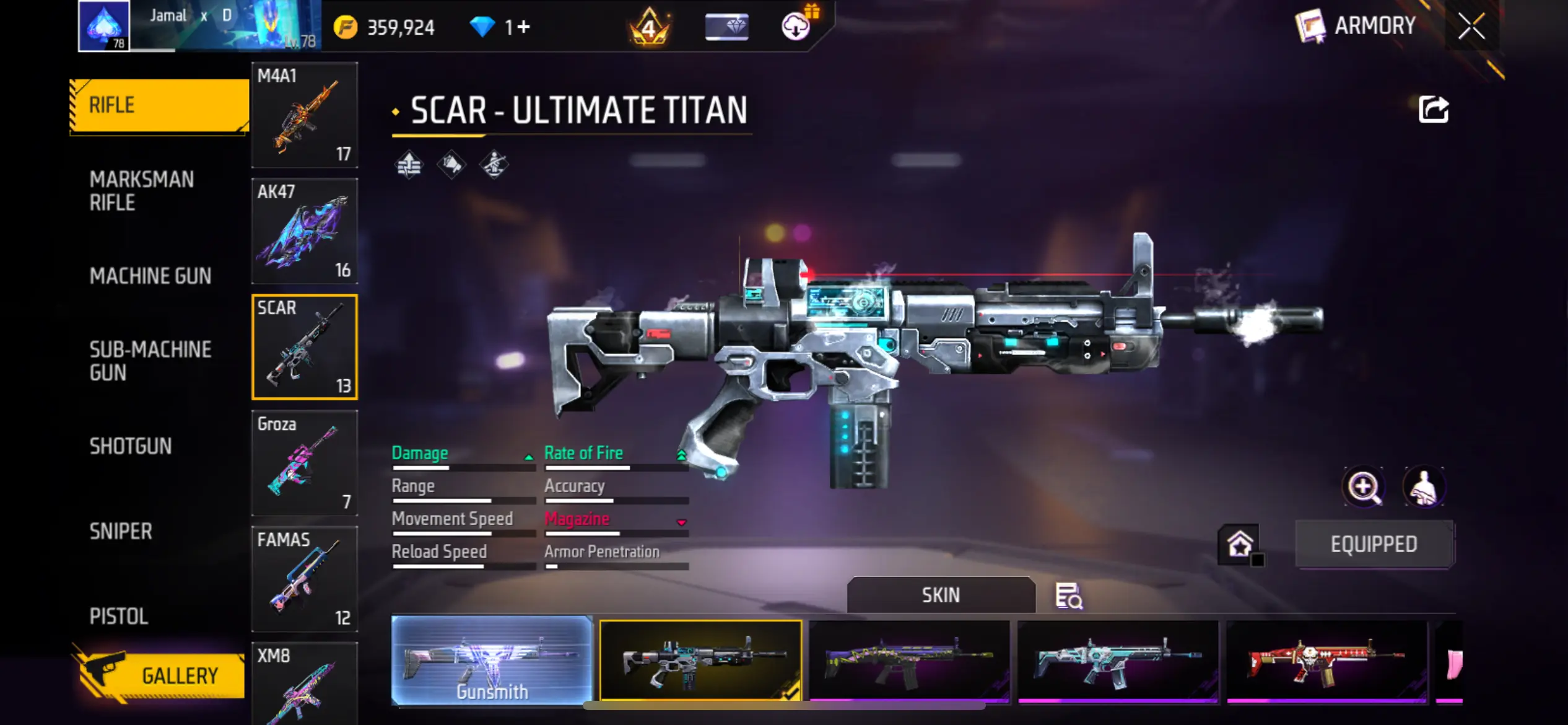The height and width of the screenshot is (725, 1568).
Task: Select the AK47 weapon tile
Action: 305,231
